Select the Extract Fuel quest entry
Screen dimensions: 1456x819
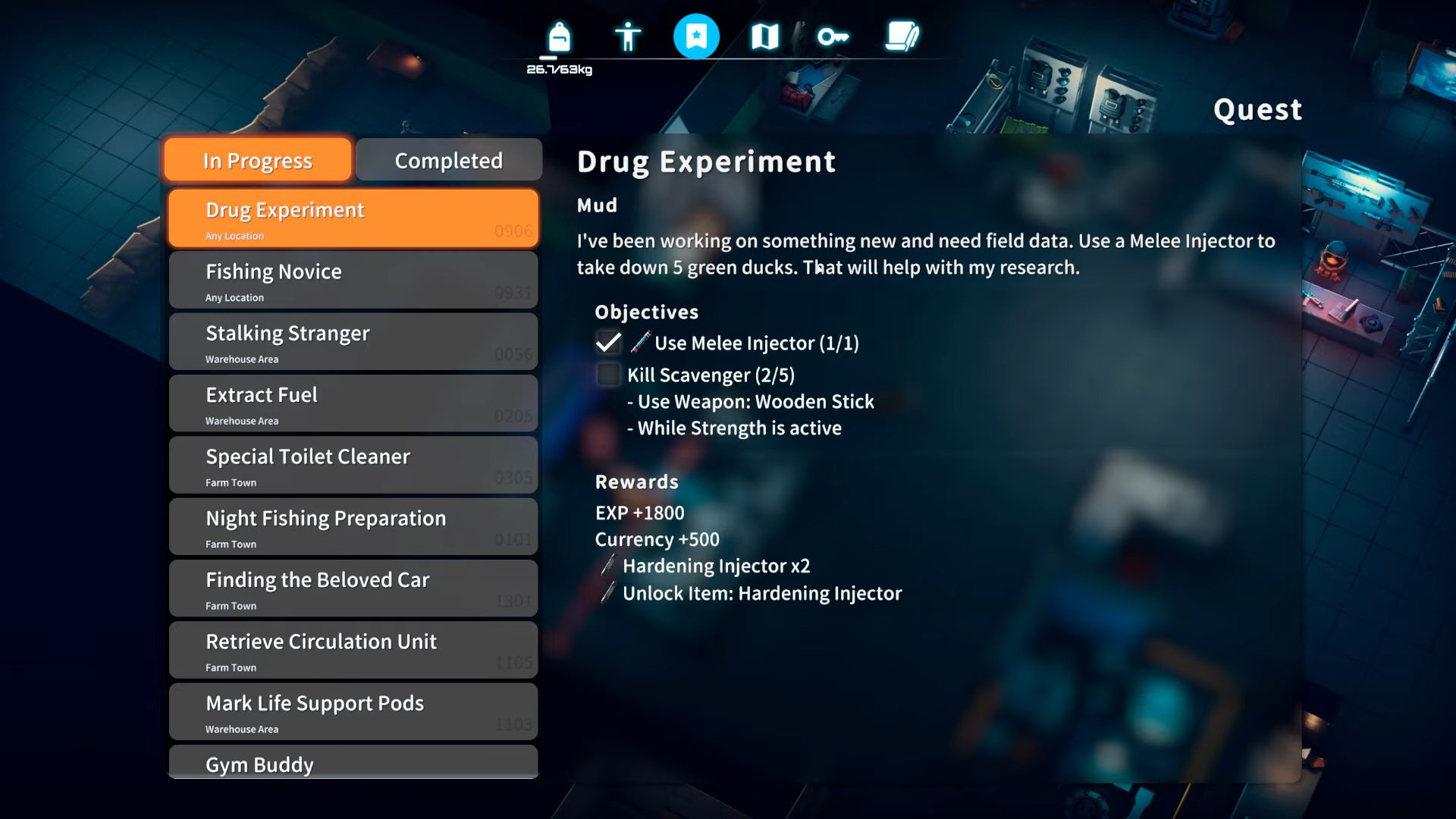(x=353, y=403)
